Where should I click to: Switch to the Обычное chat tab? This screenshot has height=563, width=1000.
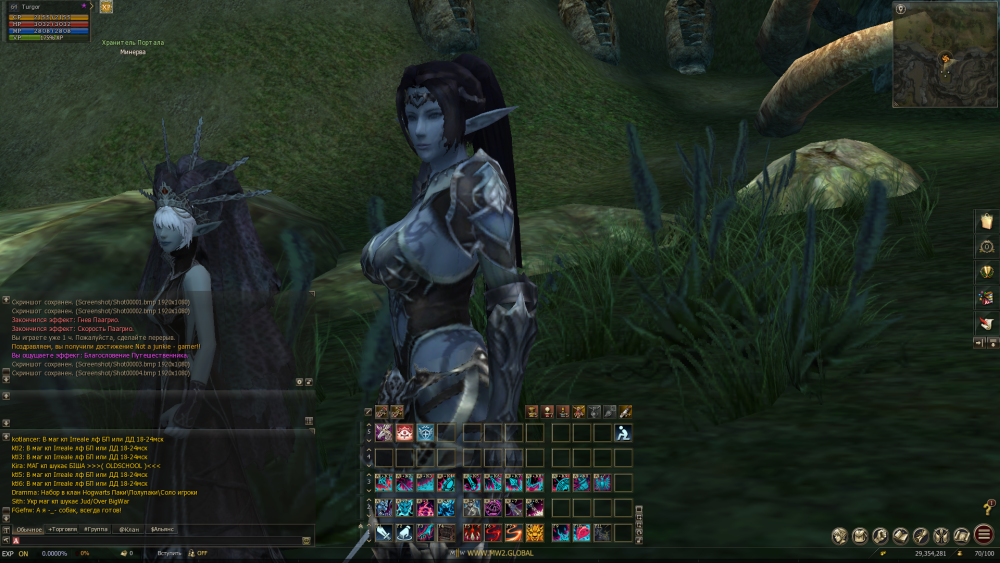(x=29, y=529)
